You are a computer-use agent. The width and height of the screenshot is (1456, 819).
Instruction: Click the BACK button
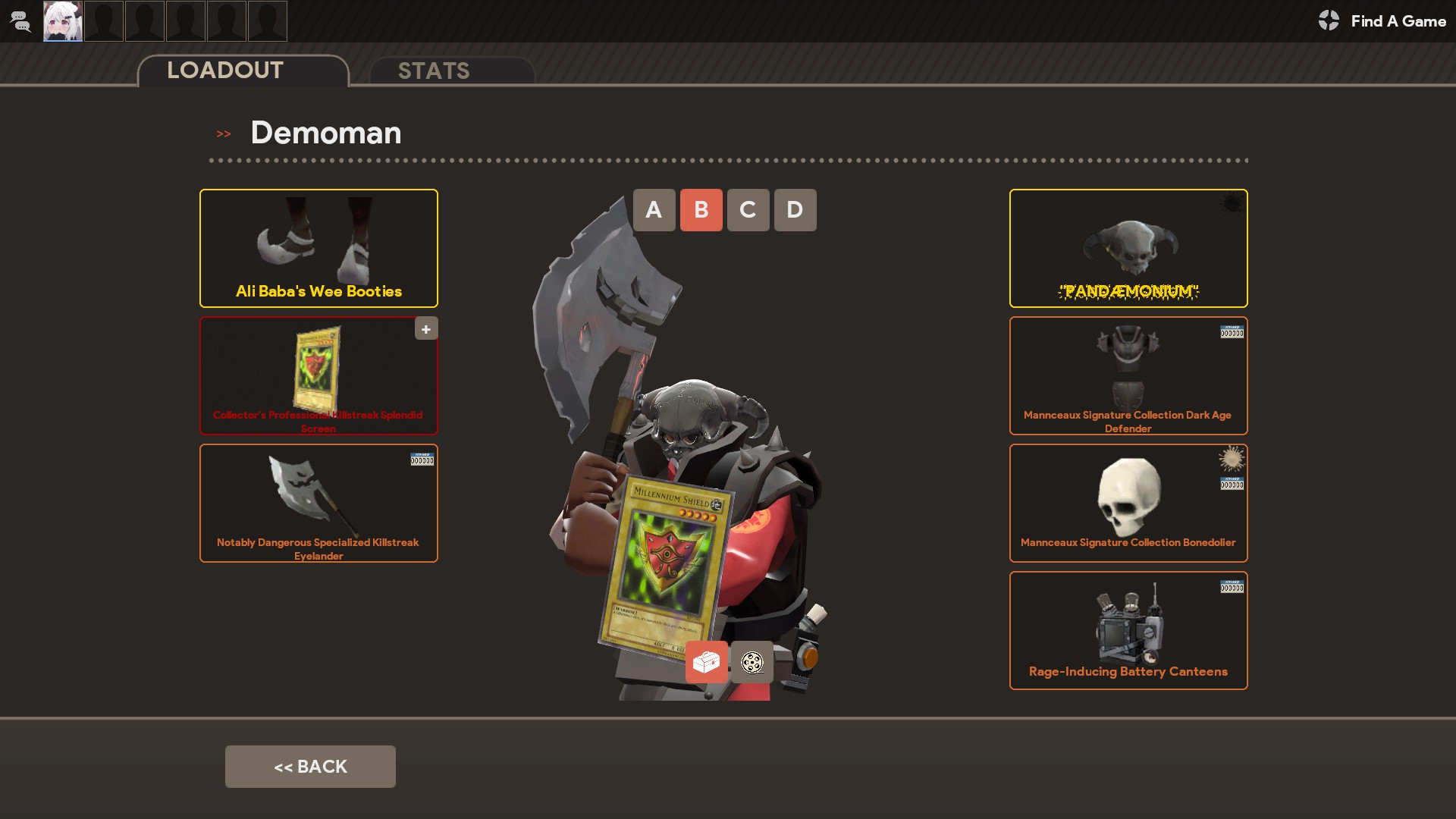(x=310, y=766)
